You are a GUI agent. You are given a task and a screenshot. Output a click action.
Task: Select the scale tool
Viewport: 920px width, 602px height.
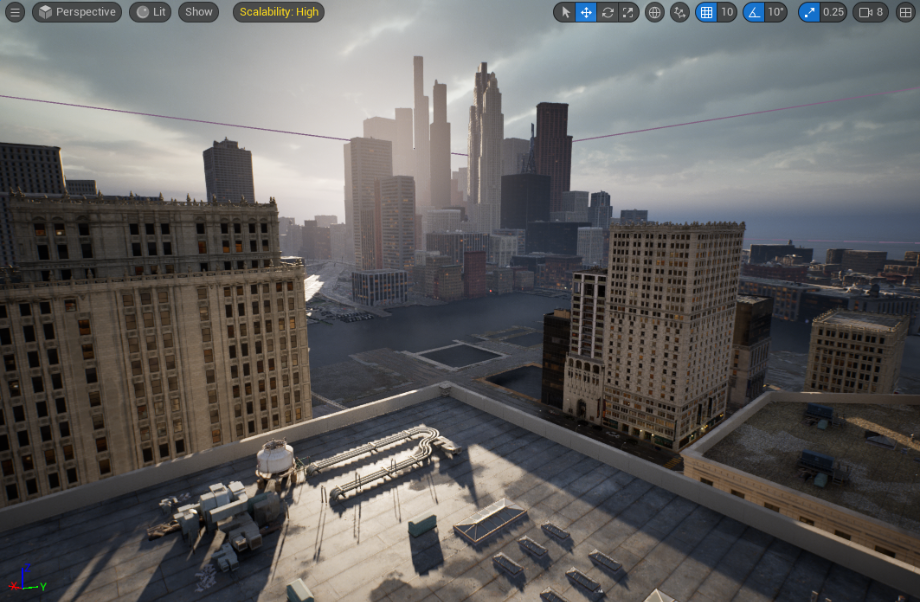(628, 12)
